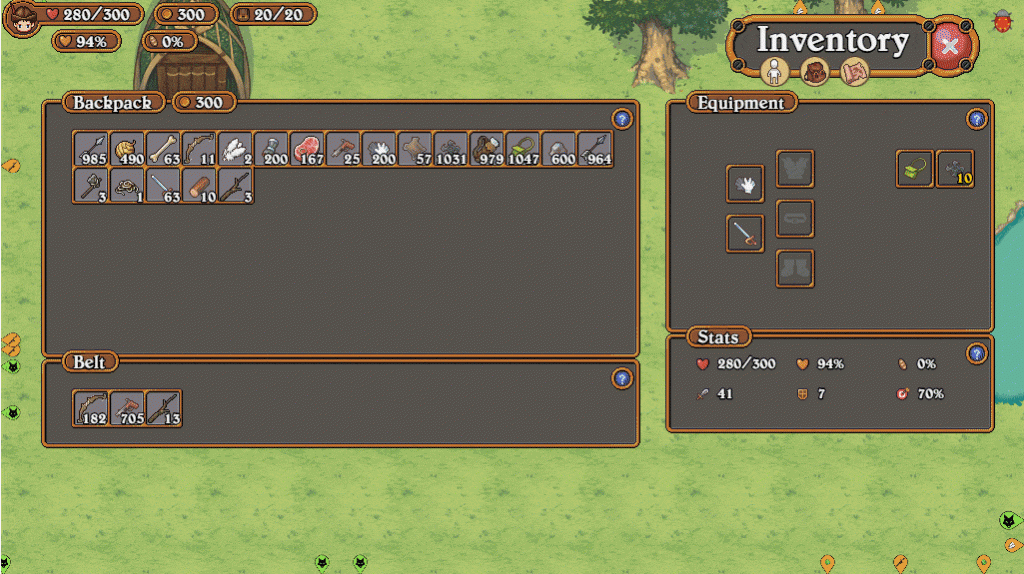The height and width of the screenshot is (574, 1024).
Task: Open the backpack tab under Inventory
Action: [x=814, y=72]
